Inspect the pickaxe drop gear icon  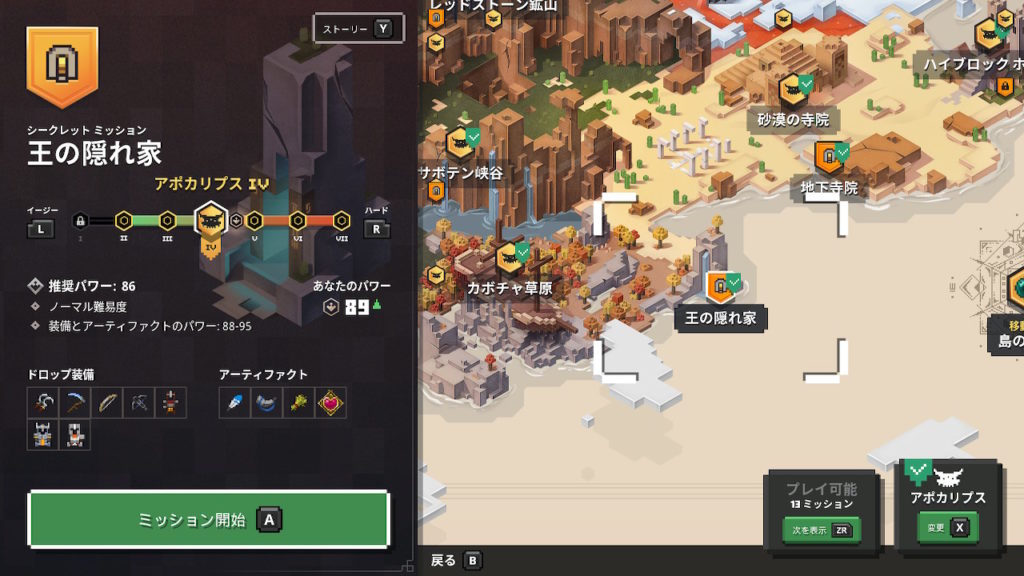(x=74, y=402)
